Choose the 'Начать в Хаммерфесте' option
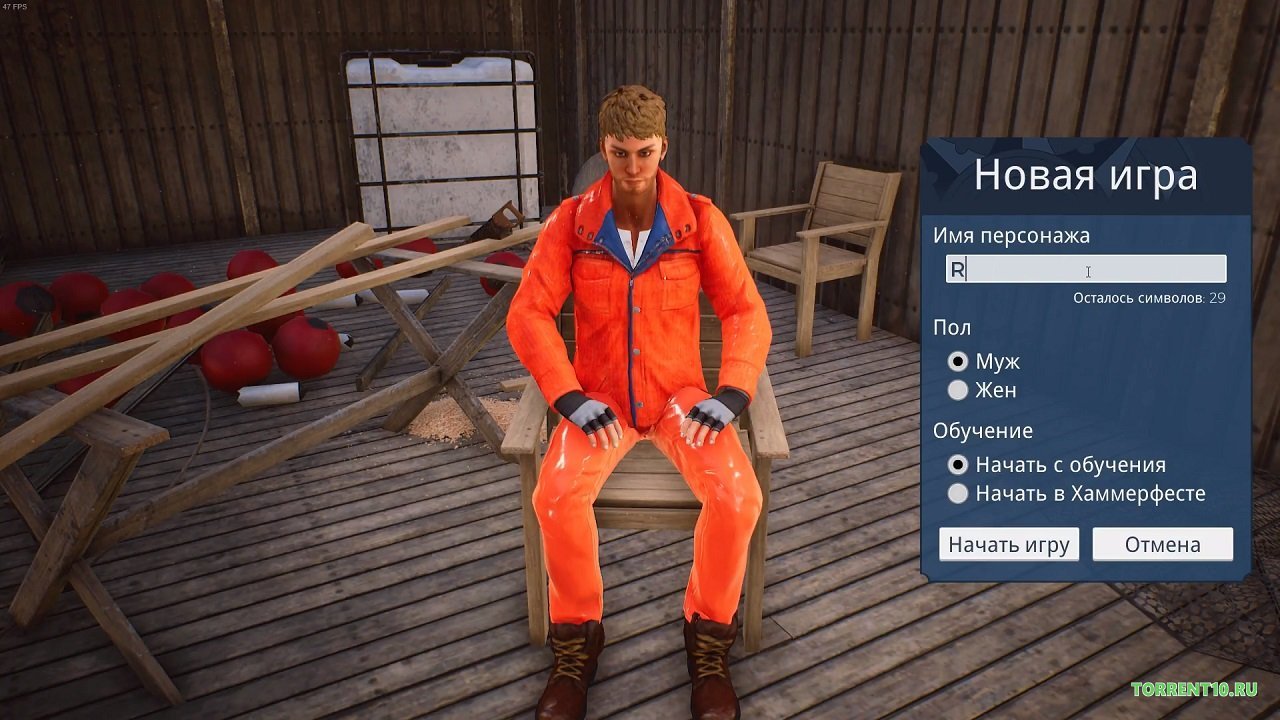This screenshot has height=720, width=1280. click(x=957, y=493)
